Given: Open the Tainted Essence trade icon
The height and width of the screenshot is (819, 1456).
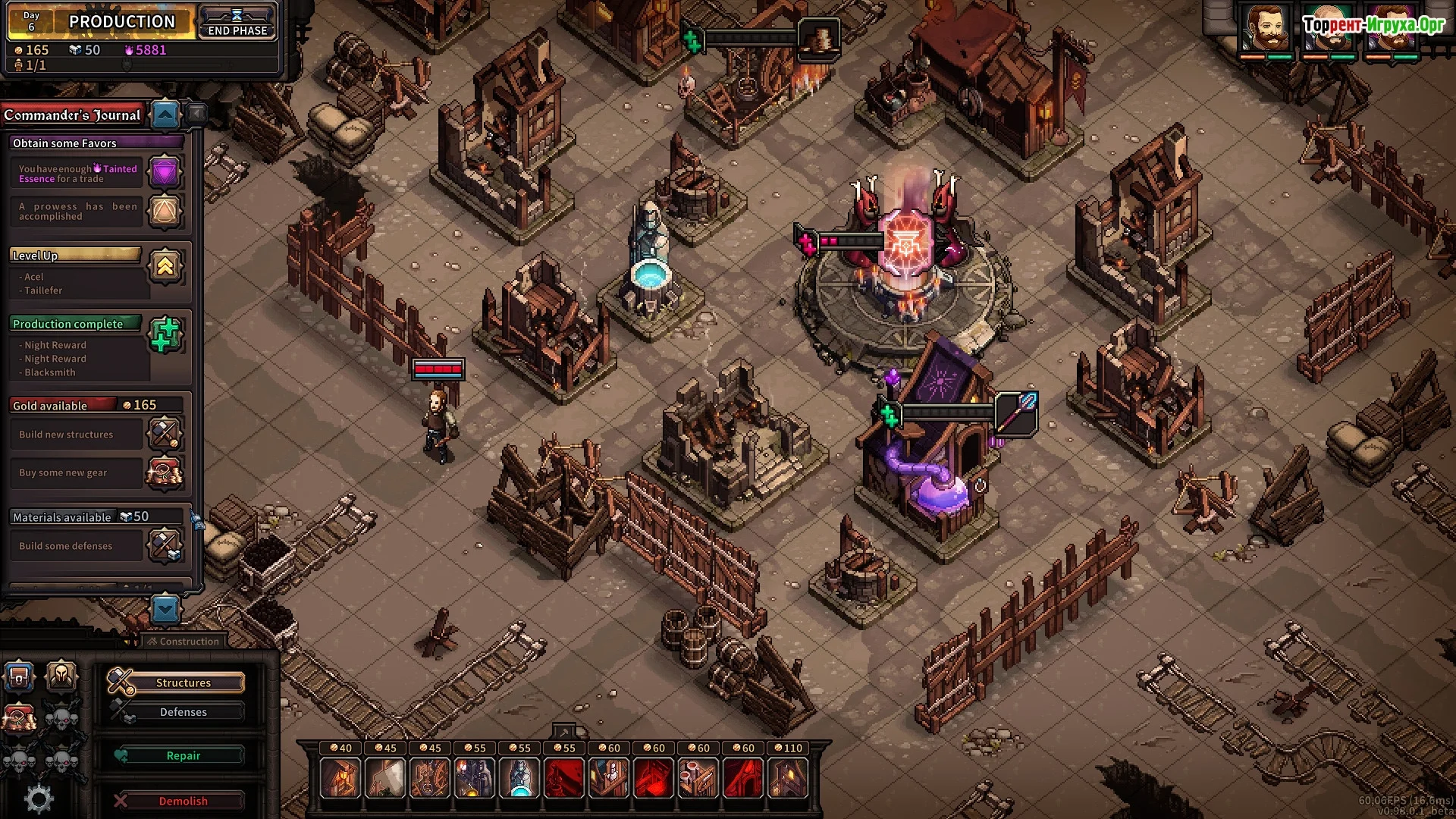Looking at the screenshot, I should pyautogui.click(x=165, y=172).
